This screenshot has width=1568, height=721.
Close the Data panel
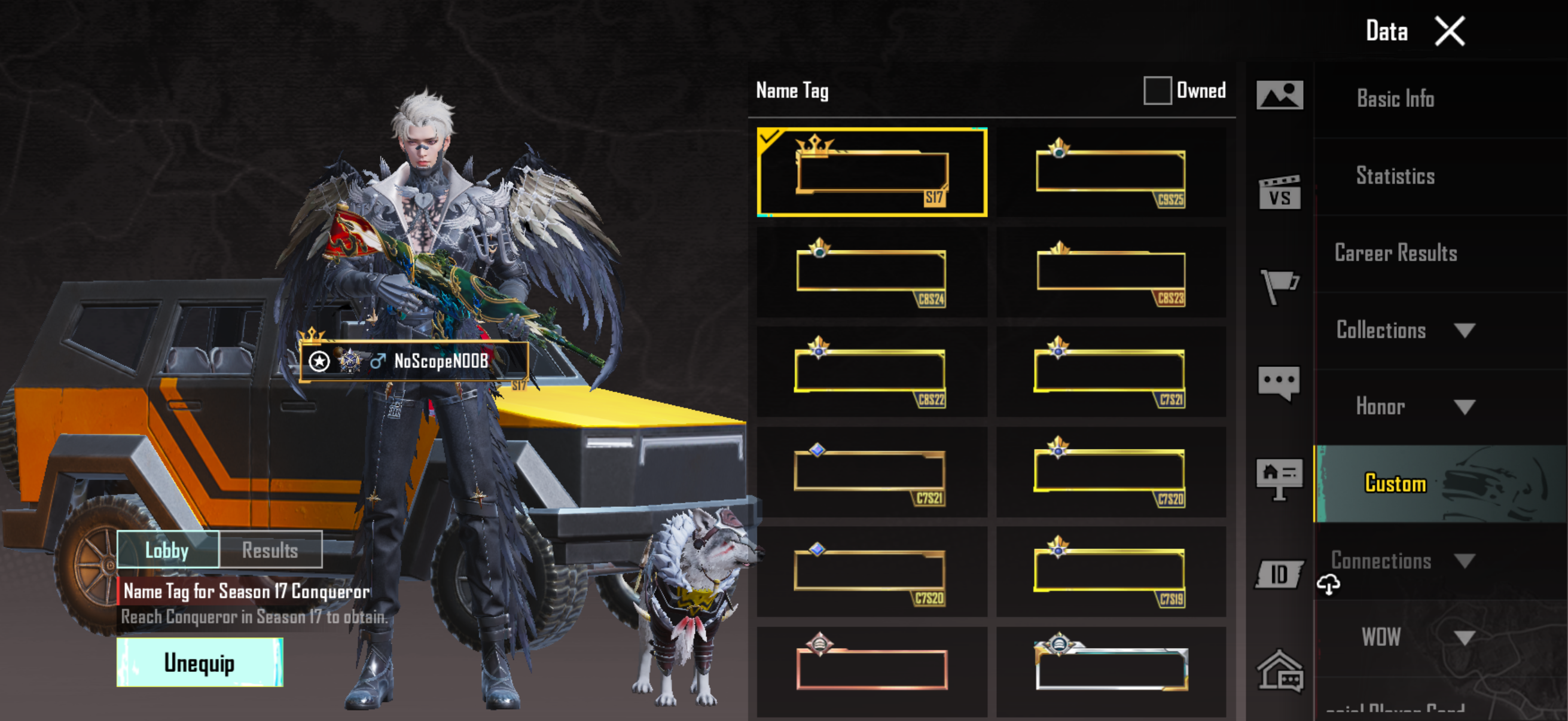tap(1450, 32)
